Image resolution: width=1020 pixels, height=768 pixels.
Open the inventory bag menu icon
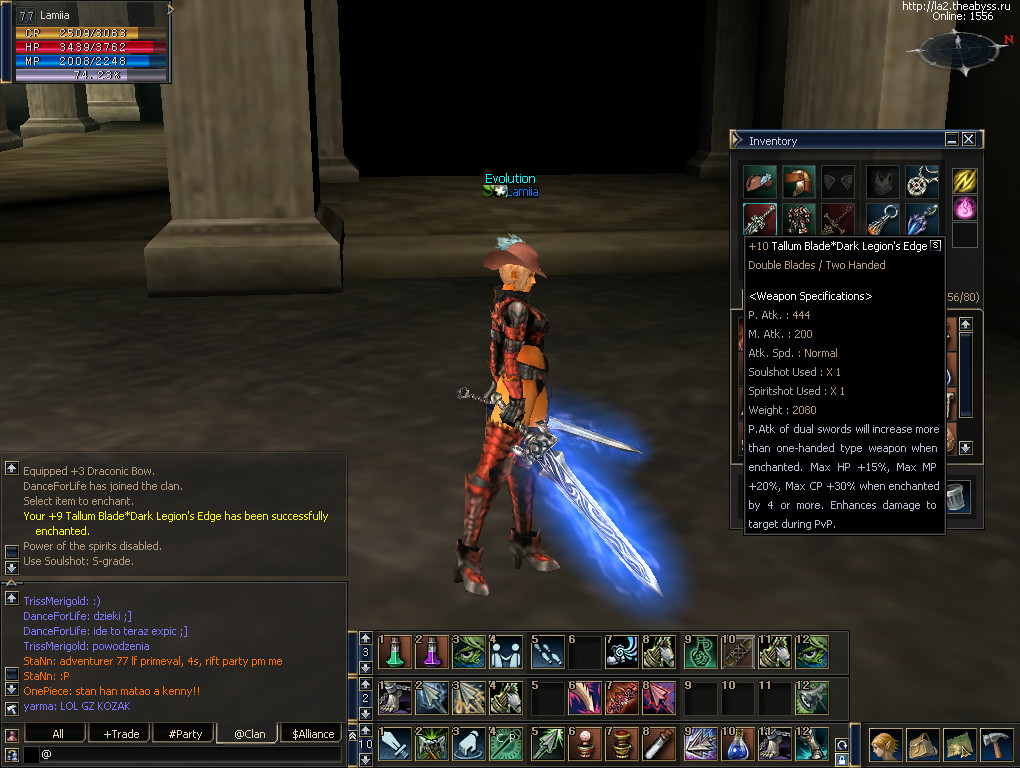923,746
